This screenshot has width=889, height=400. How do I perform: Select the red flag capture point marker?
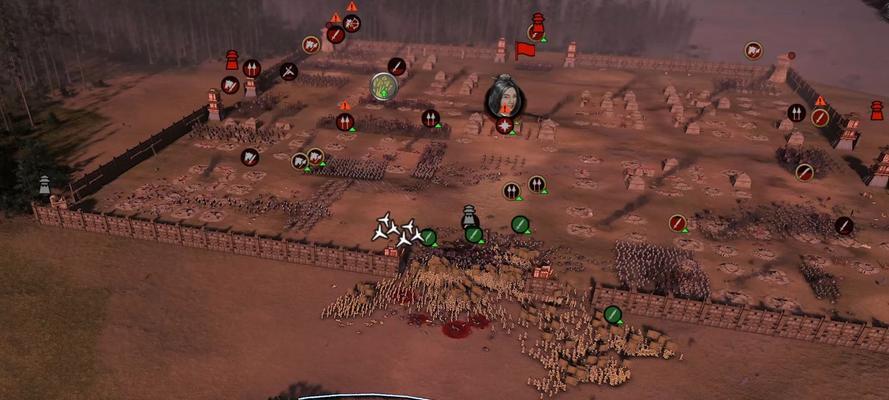click(x=525, y=50)
